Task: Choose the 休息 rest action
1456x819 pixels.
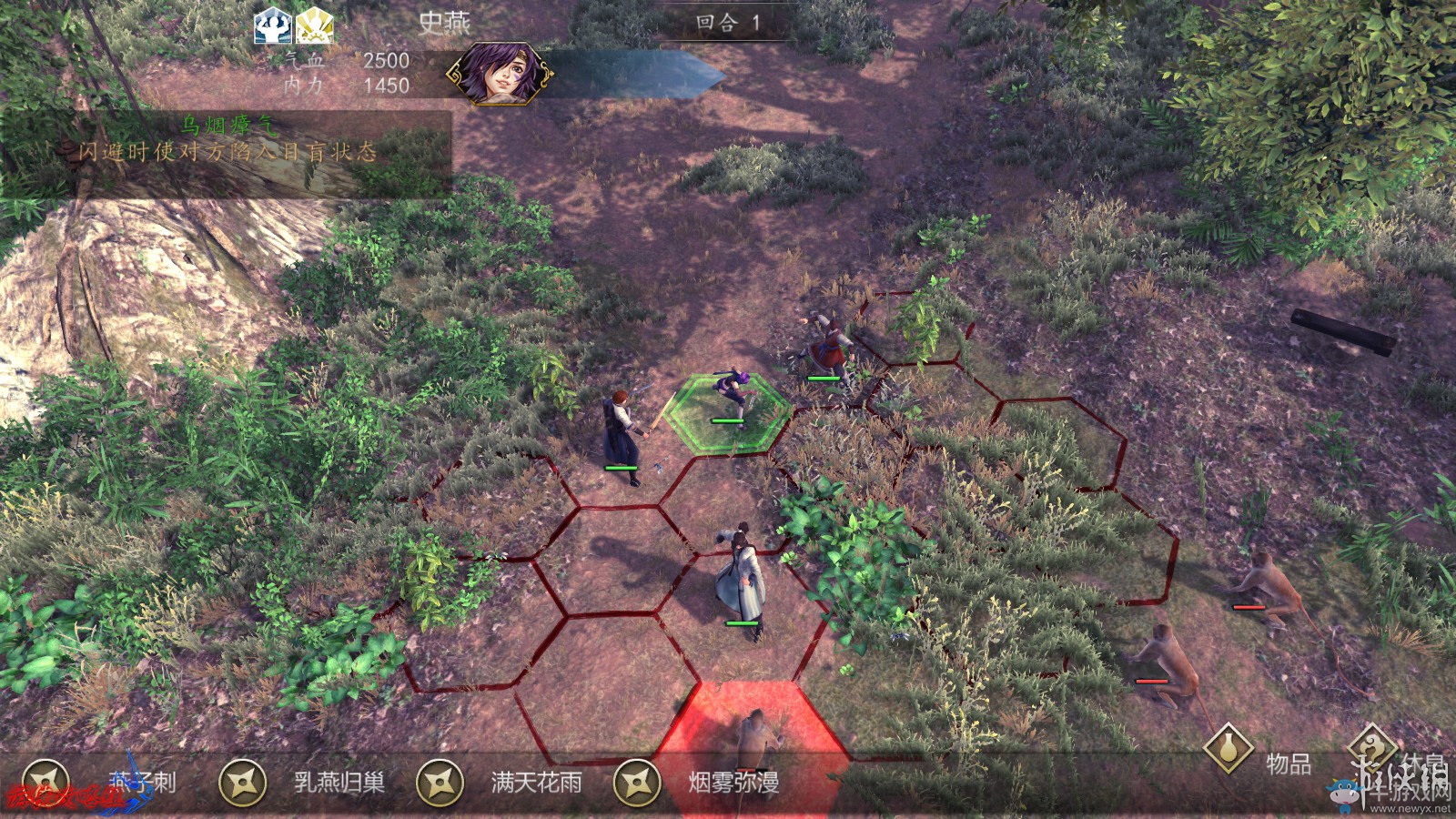Action: (x=1372, y=748)
